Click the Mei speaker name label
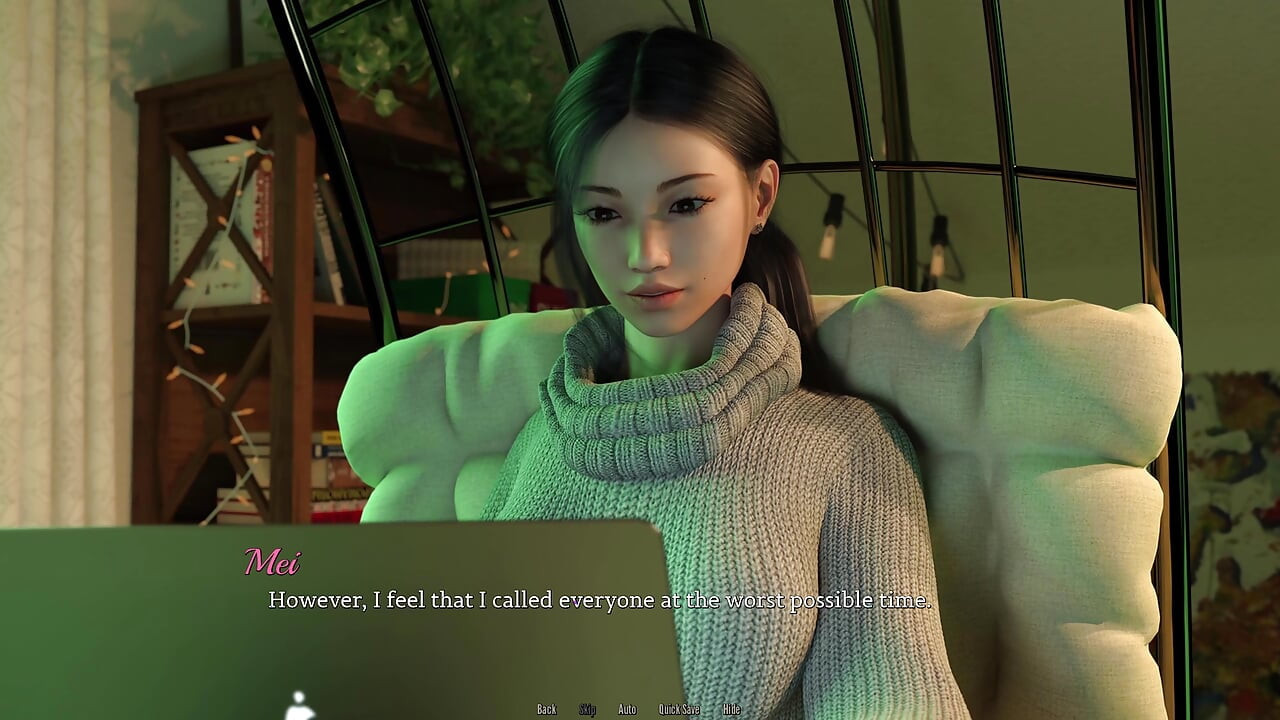The width and height of the screenshot is (1280, 720). [275, 562]
